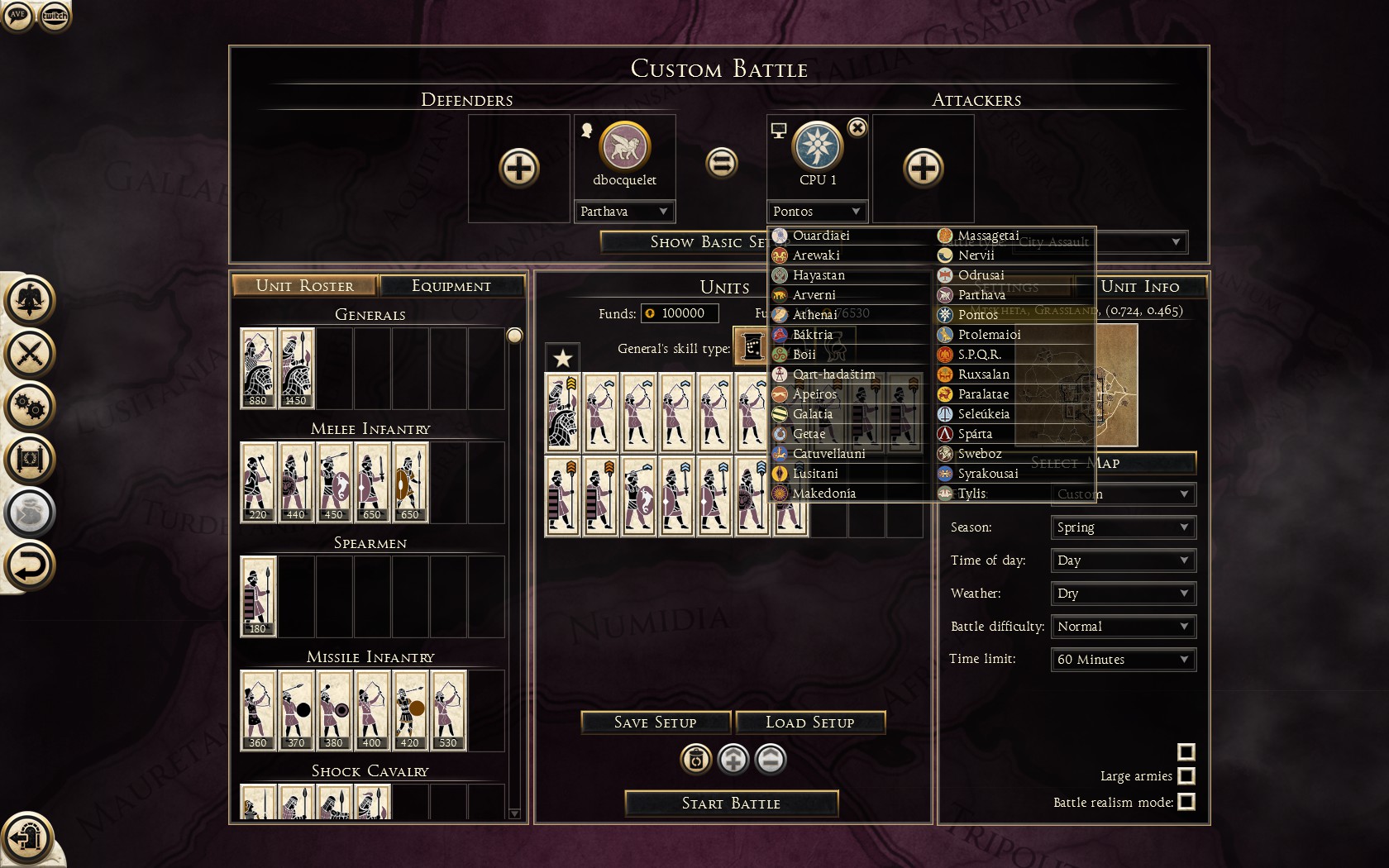Screen dimensions: 1389x868
Task: Load a saved army setup
Action: [x=809, y=723]
